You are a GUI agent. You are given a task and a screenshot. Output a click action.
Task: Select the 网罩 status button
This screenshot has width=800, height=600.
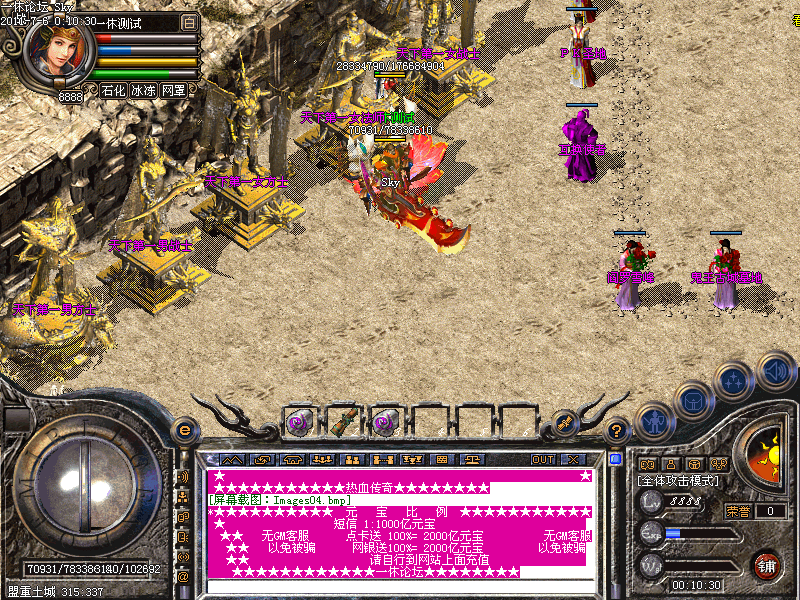[173, 90]
